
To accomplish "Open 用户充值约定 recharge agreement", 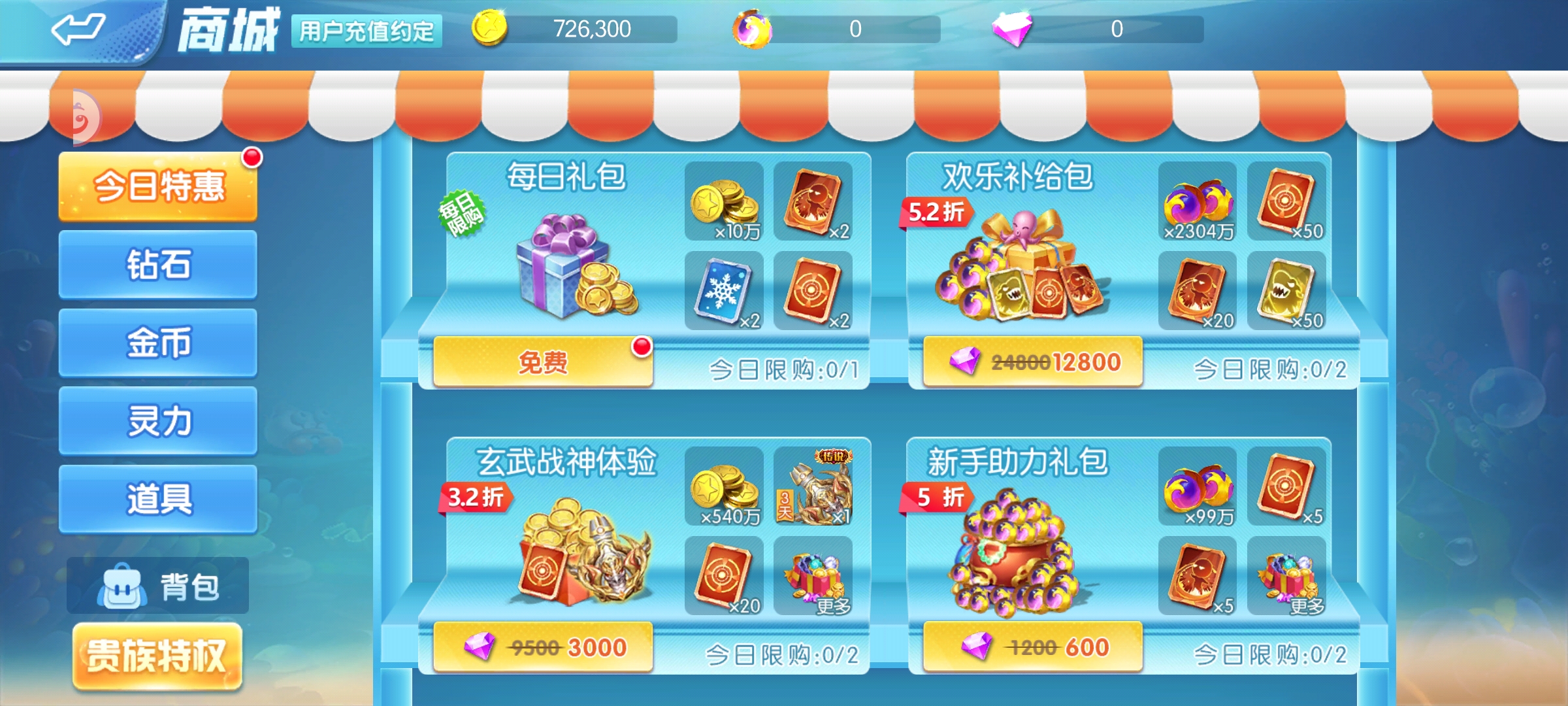I will click(370, 29).
